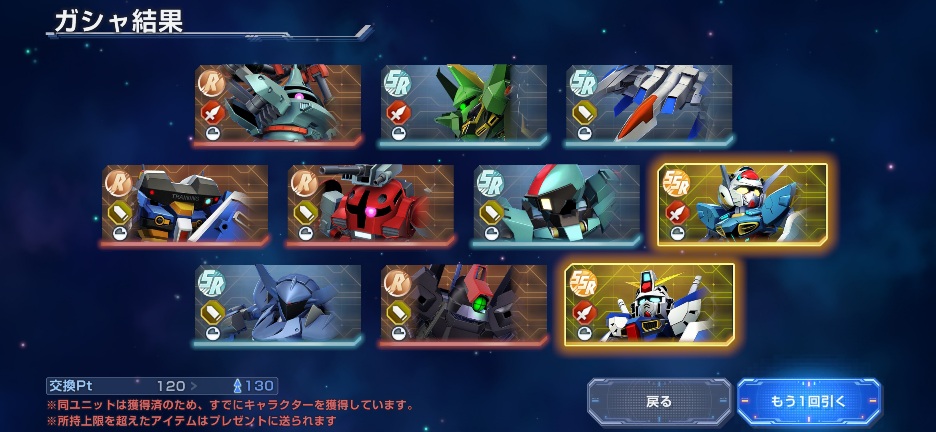The height and width of the screenshot is (432, 936).
Task: Pull again with もう1回引く button
Action: click(x=808, y=401)
